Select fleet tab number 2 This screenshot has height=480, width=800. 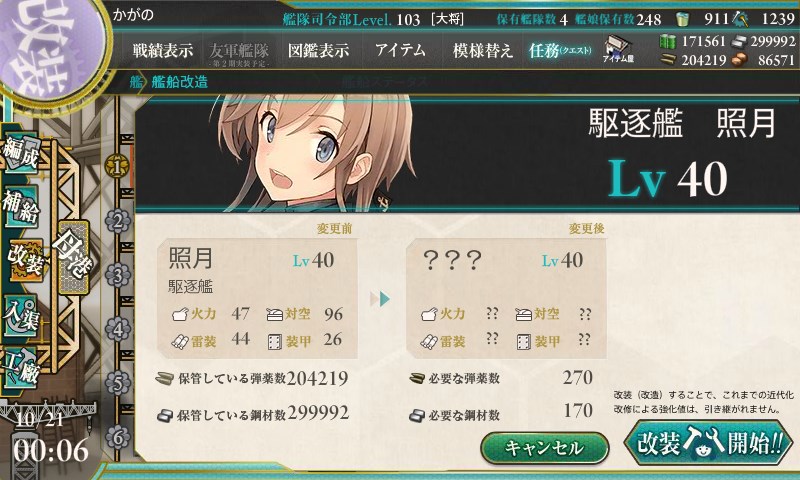pos(118,220)
